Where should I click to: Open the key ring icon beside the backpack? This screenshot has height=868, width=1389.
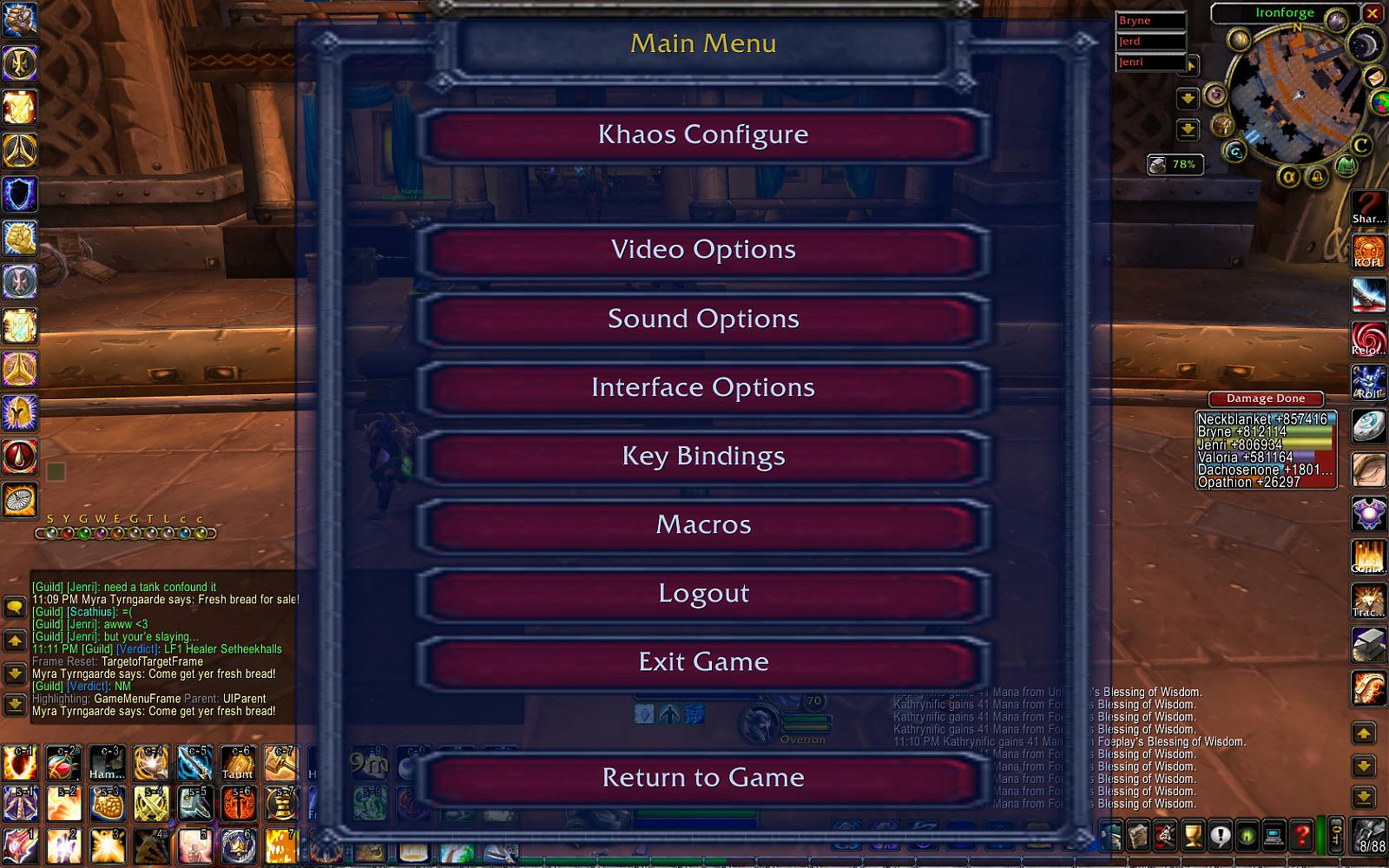(1336, 835)
